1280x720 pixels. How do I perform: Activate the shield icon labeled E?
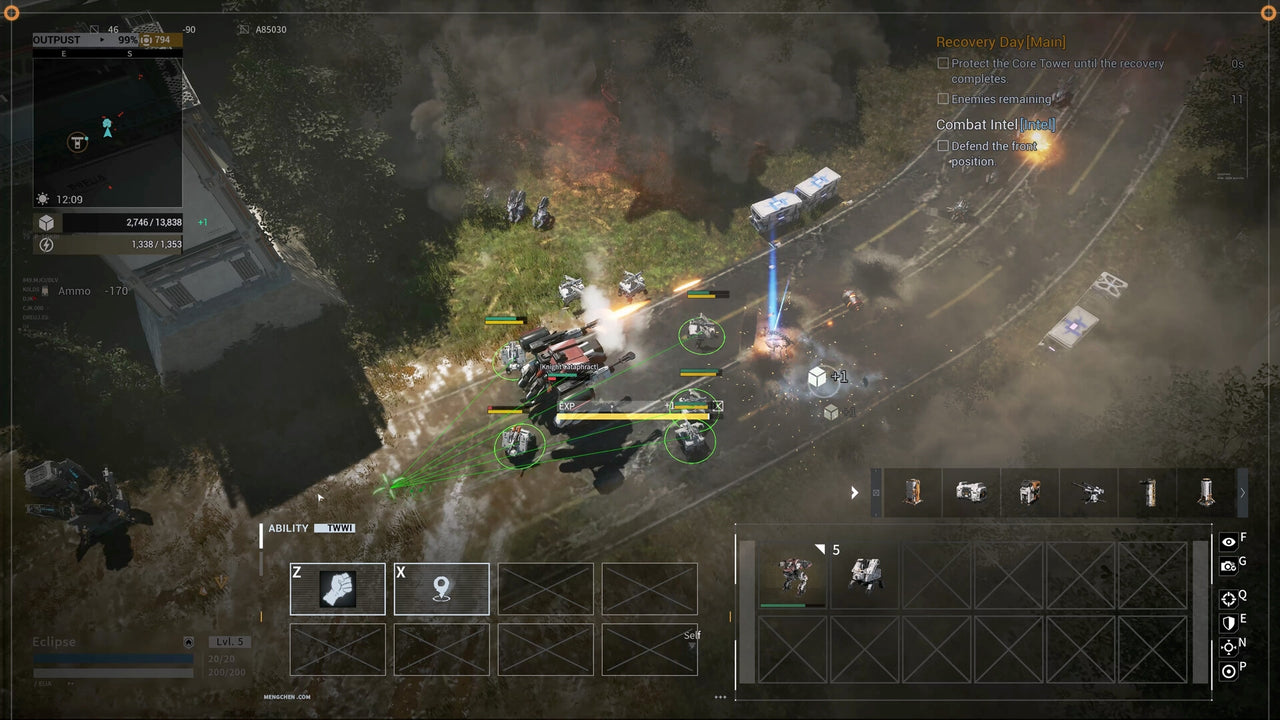(1228, 622)
